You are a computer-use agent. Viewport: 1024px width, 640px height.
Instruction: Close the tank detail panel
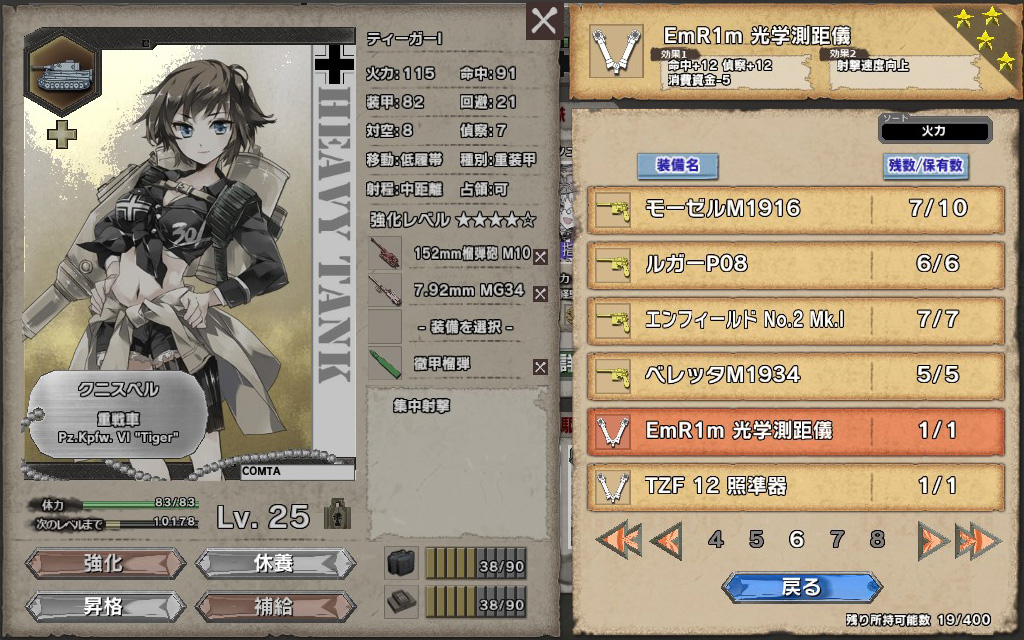[x=544, y=21]
